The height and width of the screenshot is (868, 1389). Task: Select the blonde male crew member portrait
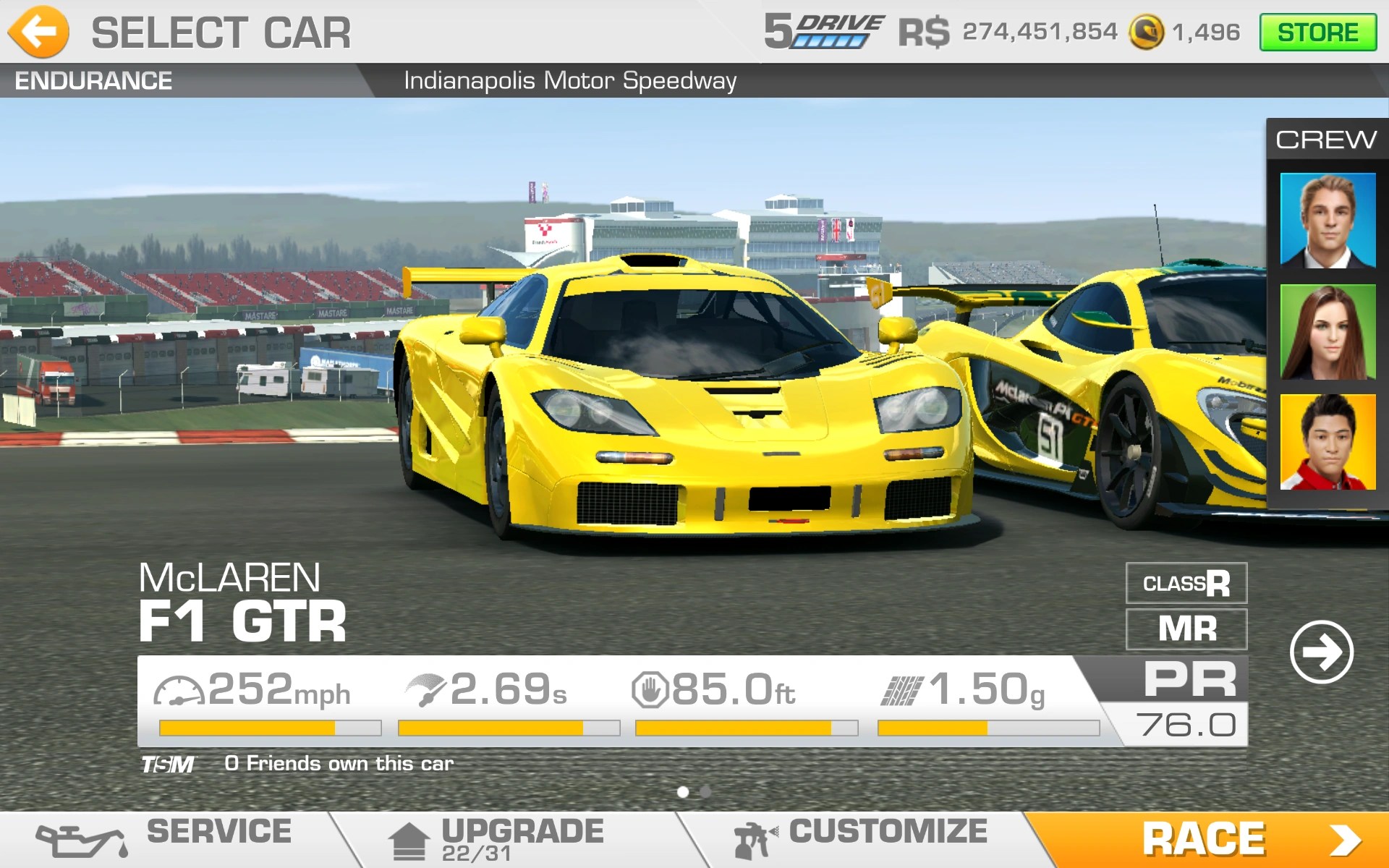[1328, 221]
